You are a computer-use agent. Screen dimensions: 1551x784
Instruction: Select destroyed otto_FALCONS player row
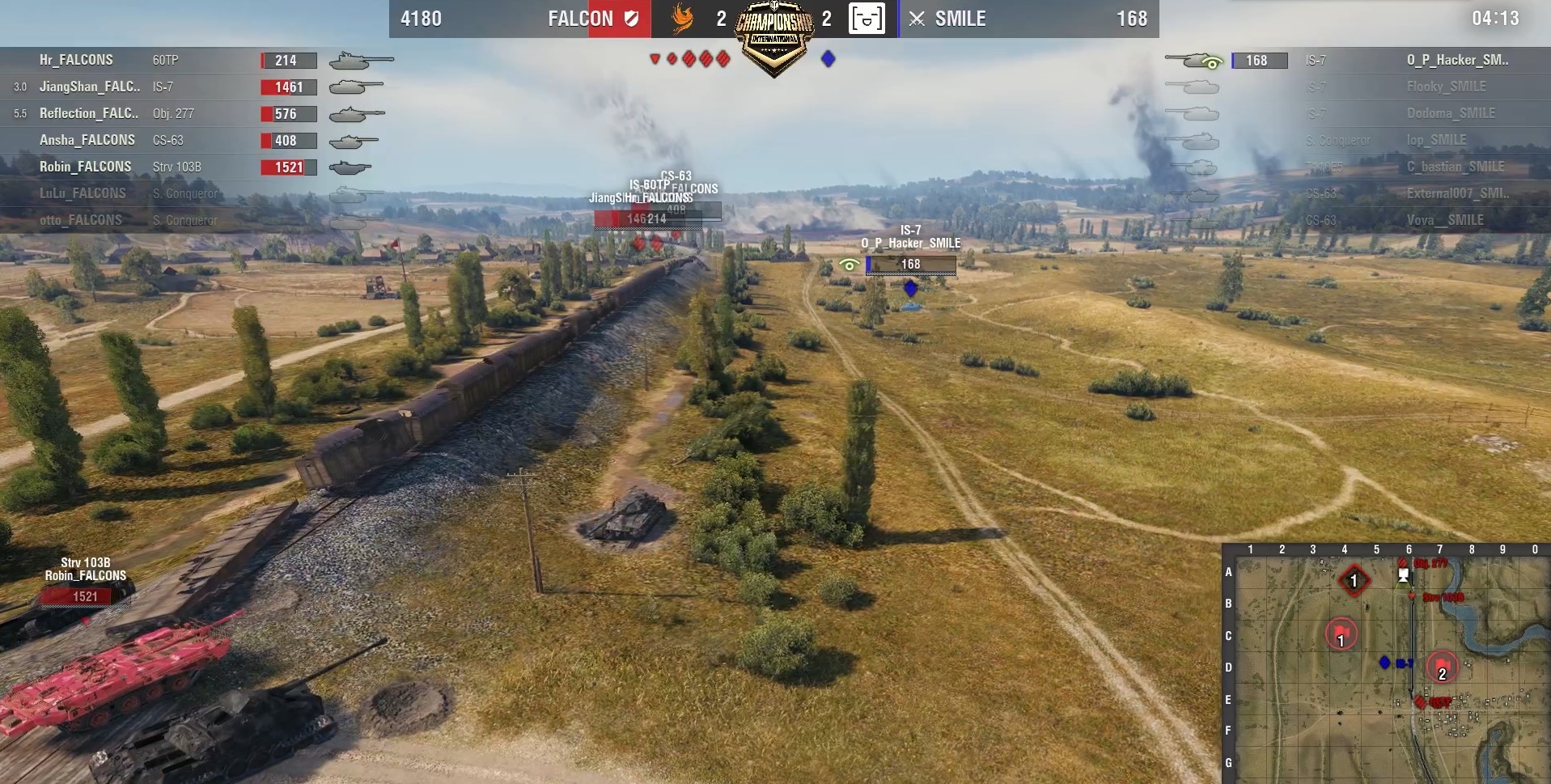coord(162,220)
